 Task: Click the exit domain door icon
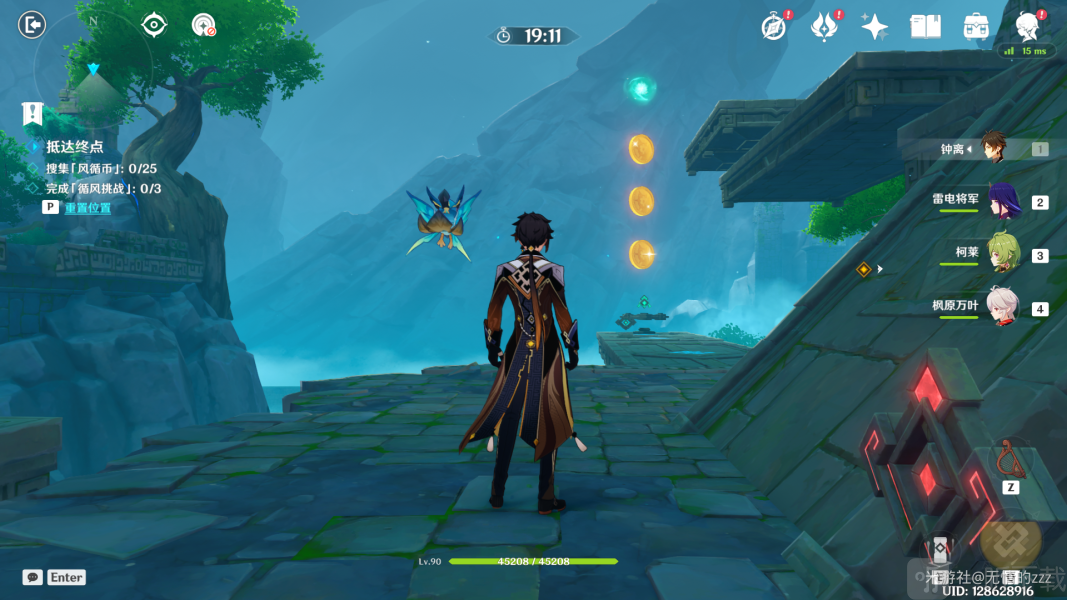pos(32,24)
